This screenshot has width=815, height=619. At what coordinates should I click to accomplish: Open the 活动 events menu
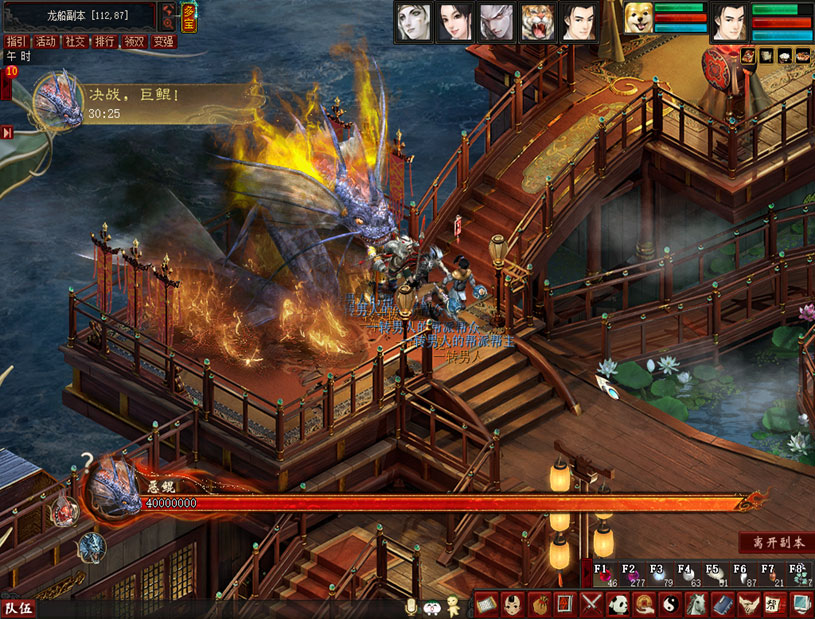pos(46,41)
